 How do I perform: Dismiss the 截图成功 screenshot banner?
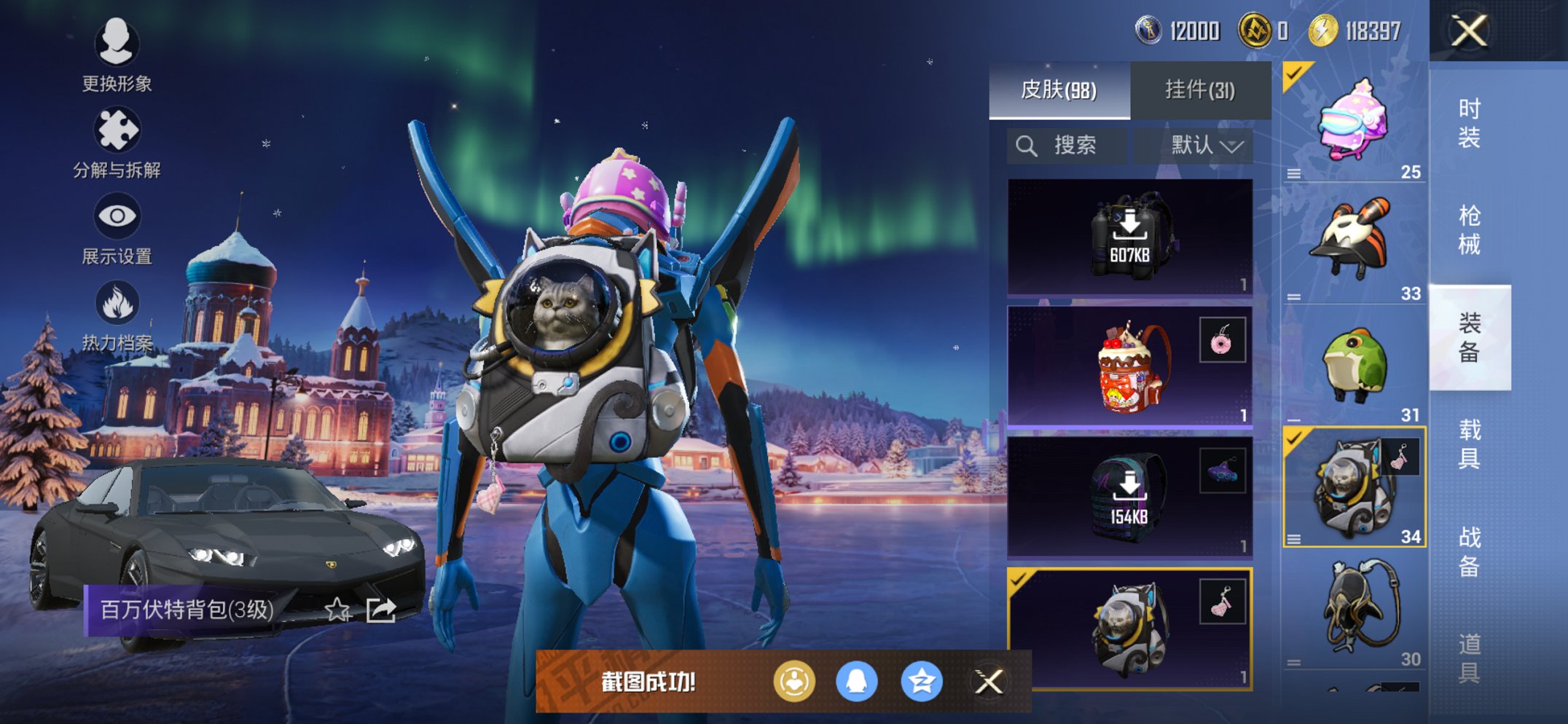[x=989, y=682]
